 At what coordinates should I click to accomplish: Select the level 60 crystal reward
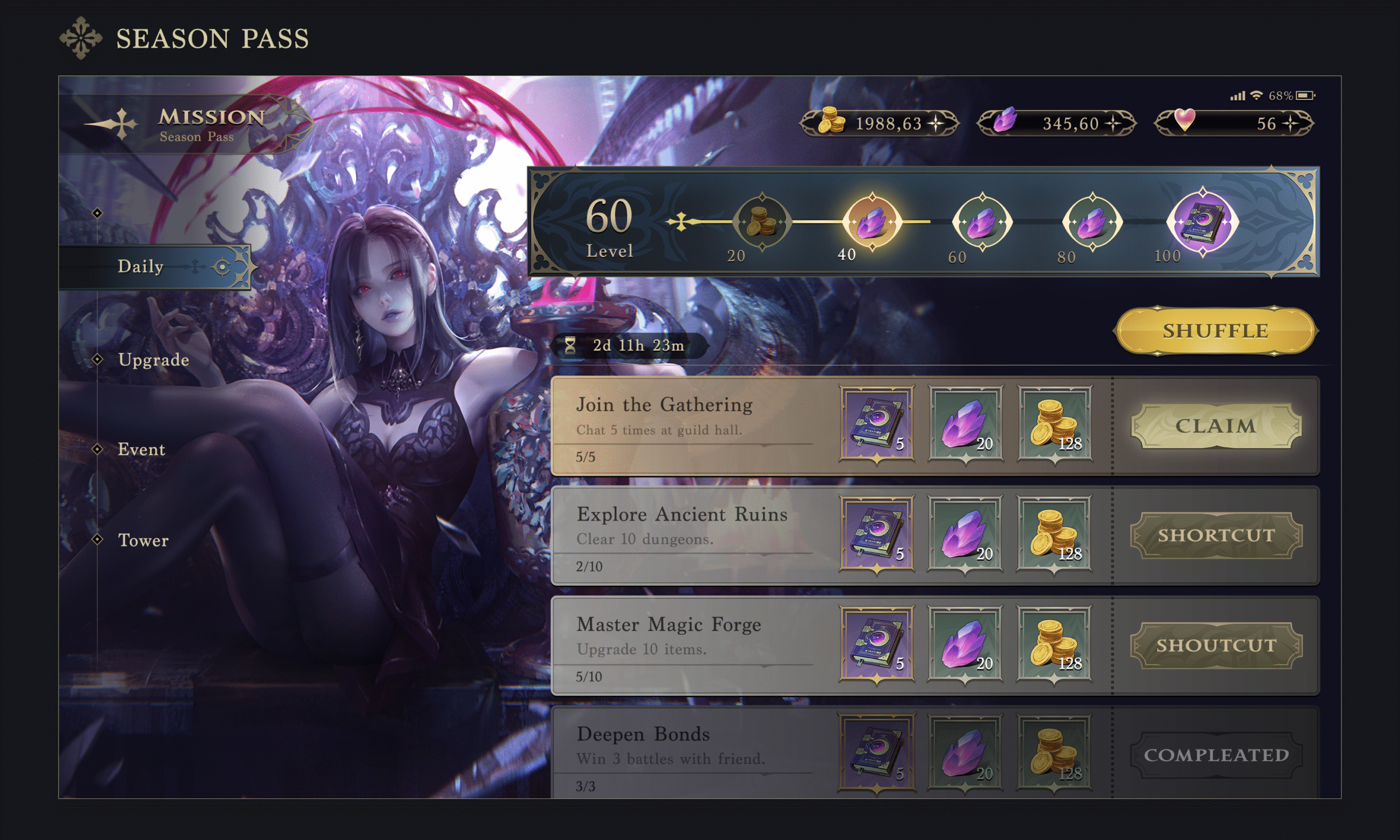click(982, 221)
